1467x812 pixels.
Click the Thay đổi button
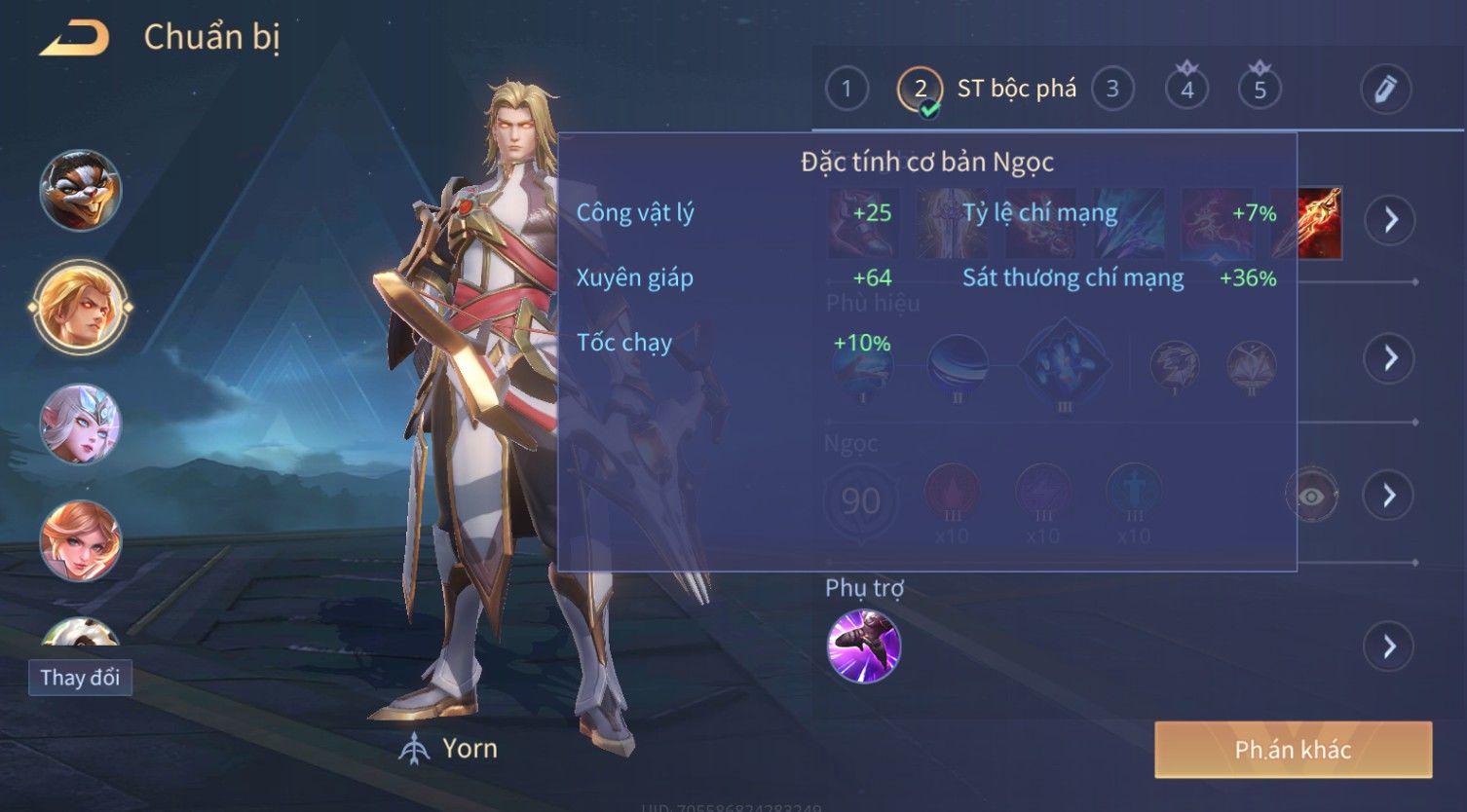(80, 678)
